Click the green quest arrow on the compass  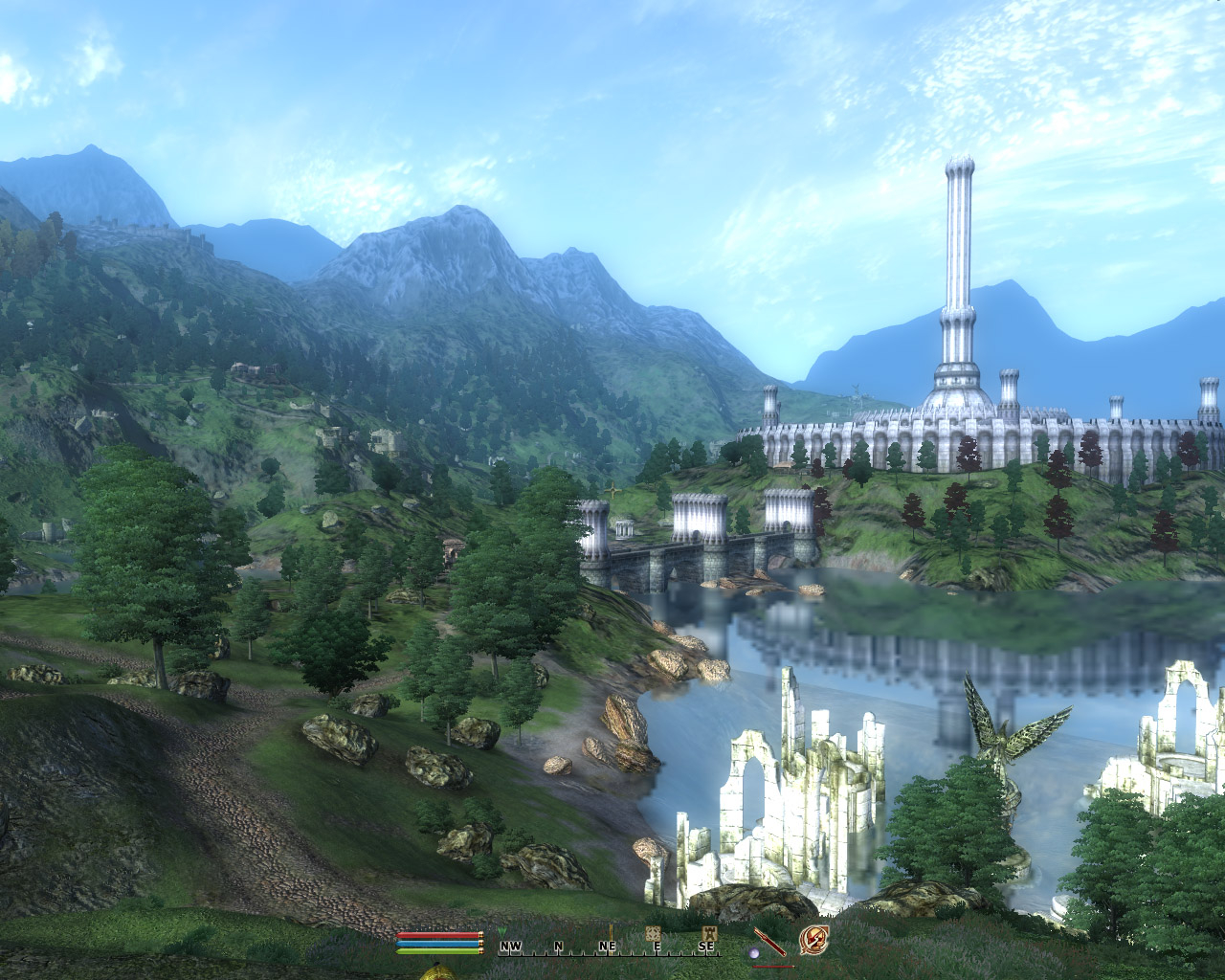501,931
